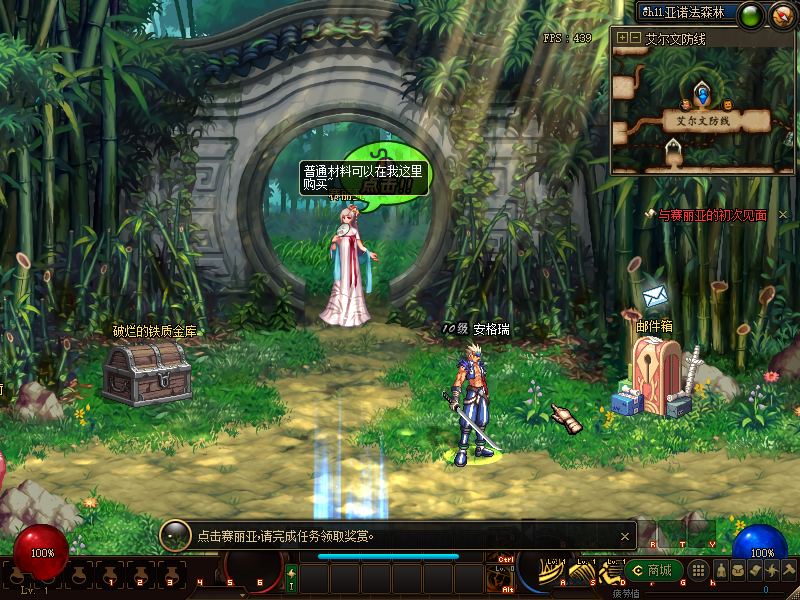This screenshot has width=800, height=600.
Task: Open the compass world map button
Action: tap(779, 14)
